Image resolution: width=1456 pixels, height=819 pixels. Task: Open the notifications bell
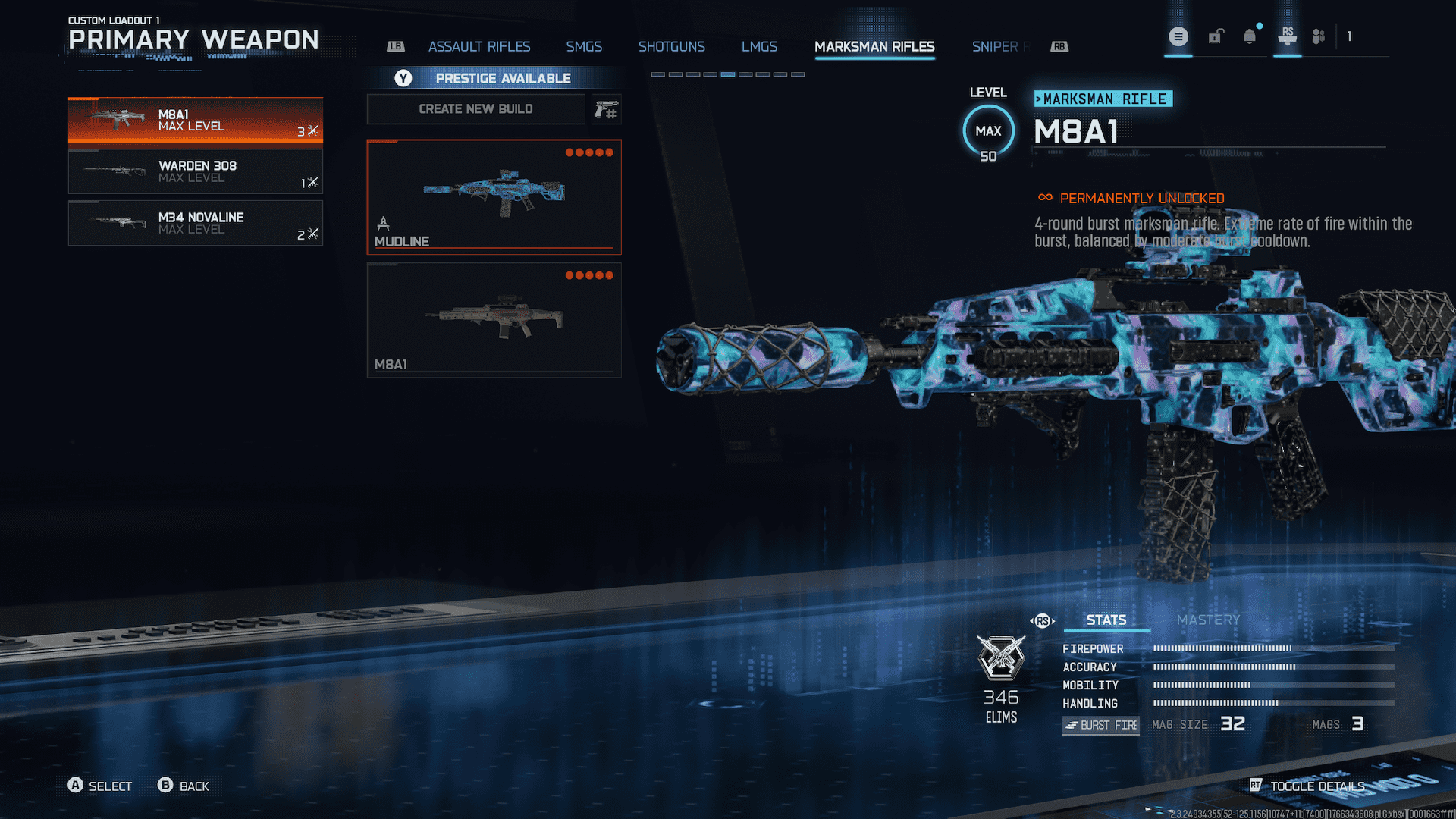[x=1250, y=36]
